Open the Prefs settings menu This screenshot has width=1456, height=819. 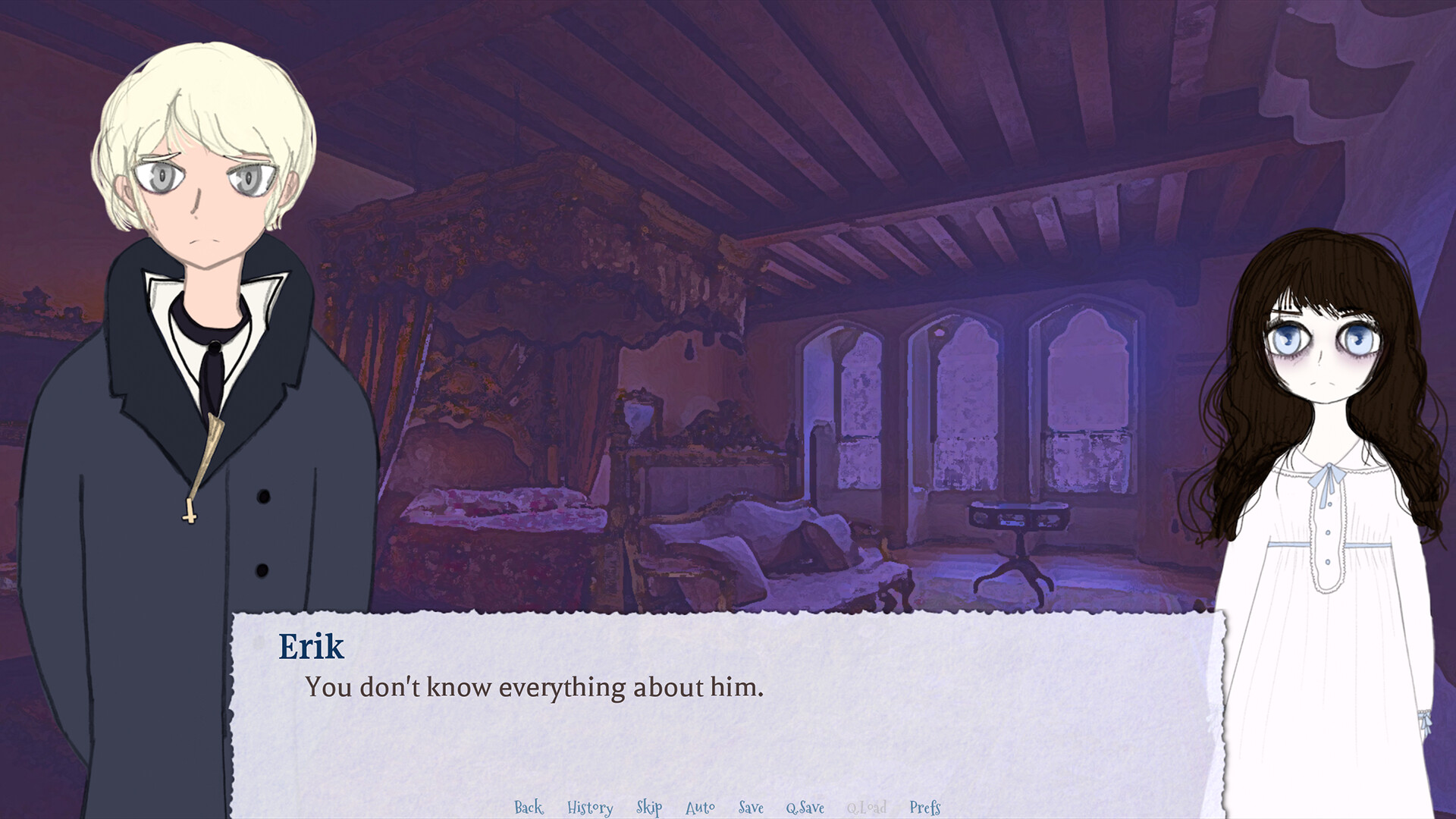point(924,808)
